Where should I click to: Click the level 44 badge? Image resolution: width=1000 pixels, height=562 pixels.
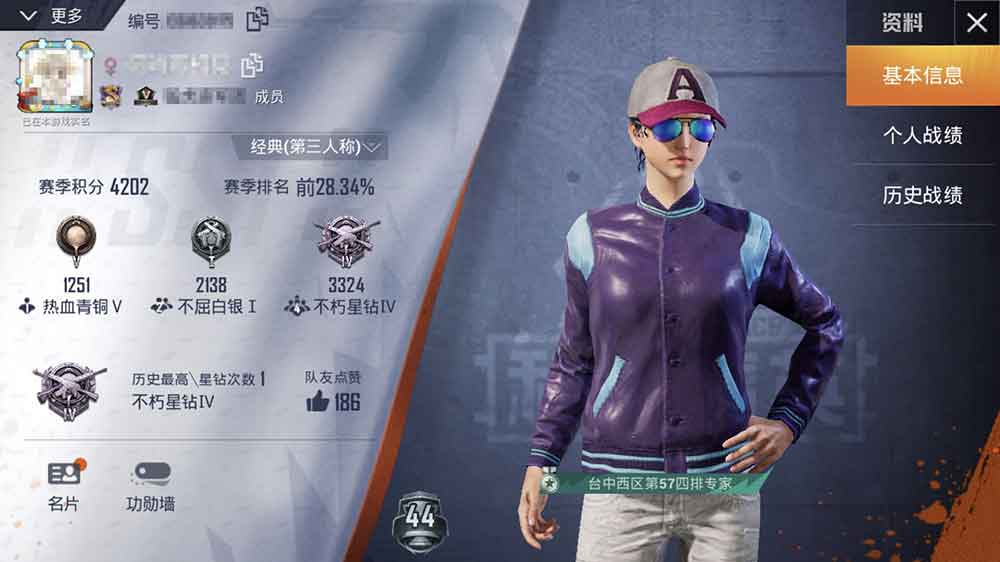[x=420, y=519]
